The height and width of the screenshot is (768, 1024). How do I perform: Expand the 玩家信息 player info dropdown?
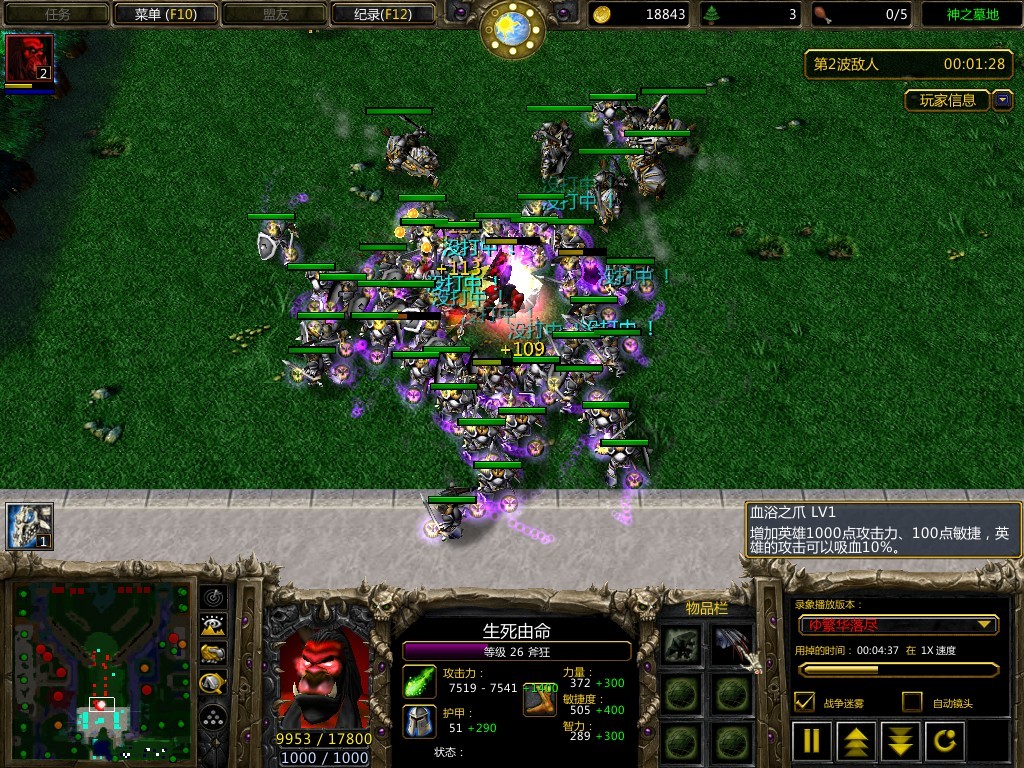[x=1003, y=100]
